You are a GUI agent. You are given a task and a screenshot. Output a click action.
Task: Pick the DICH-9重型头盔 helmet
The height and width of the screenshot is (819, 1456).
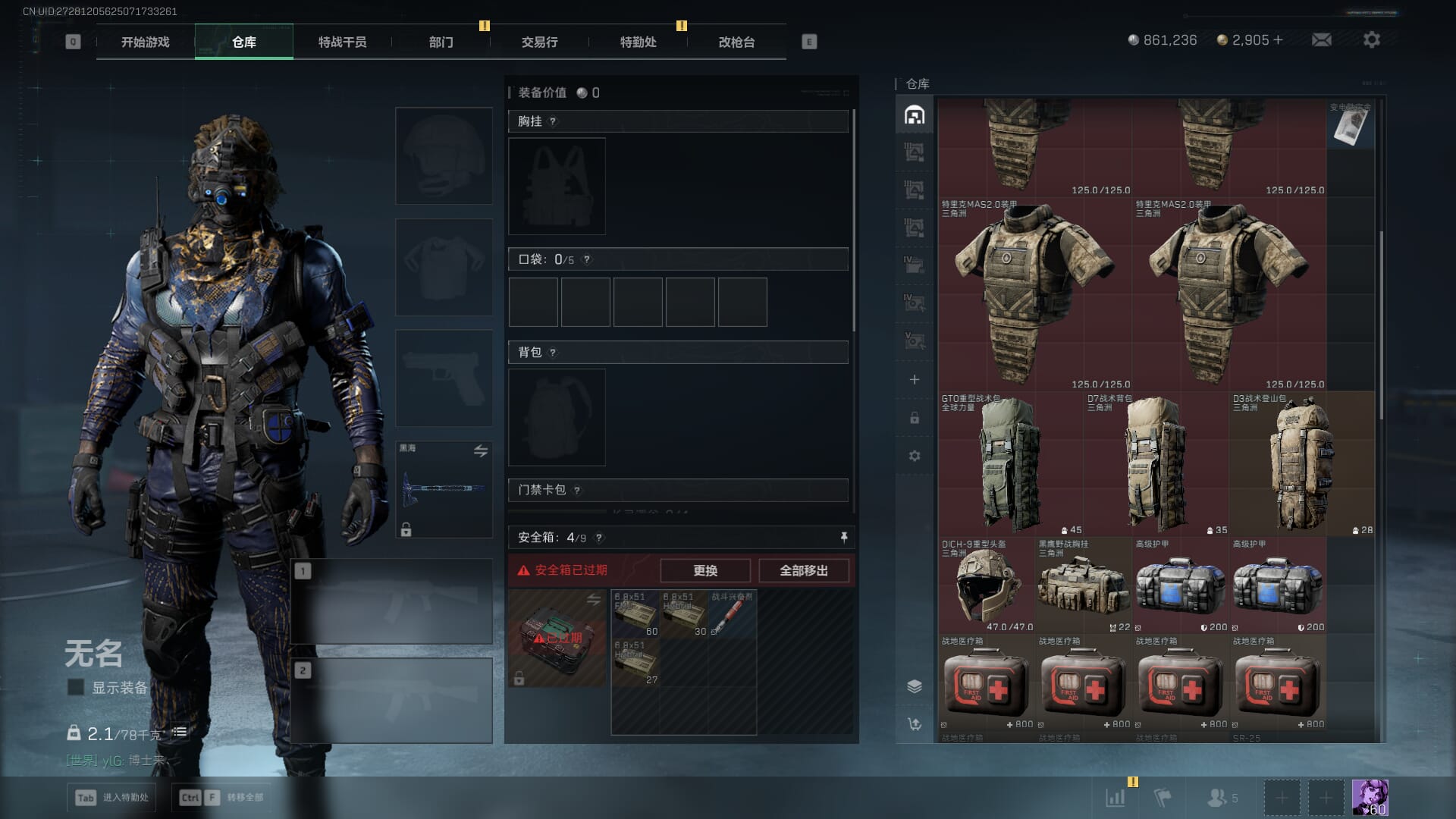[x=986, y=585]
